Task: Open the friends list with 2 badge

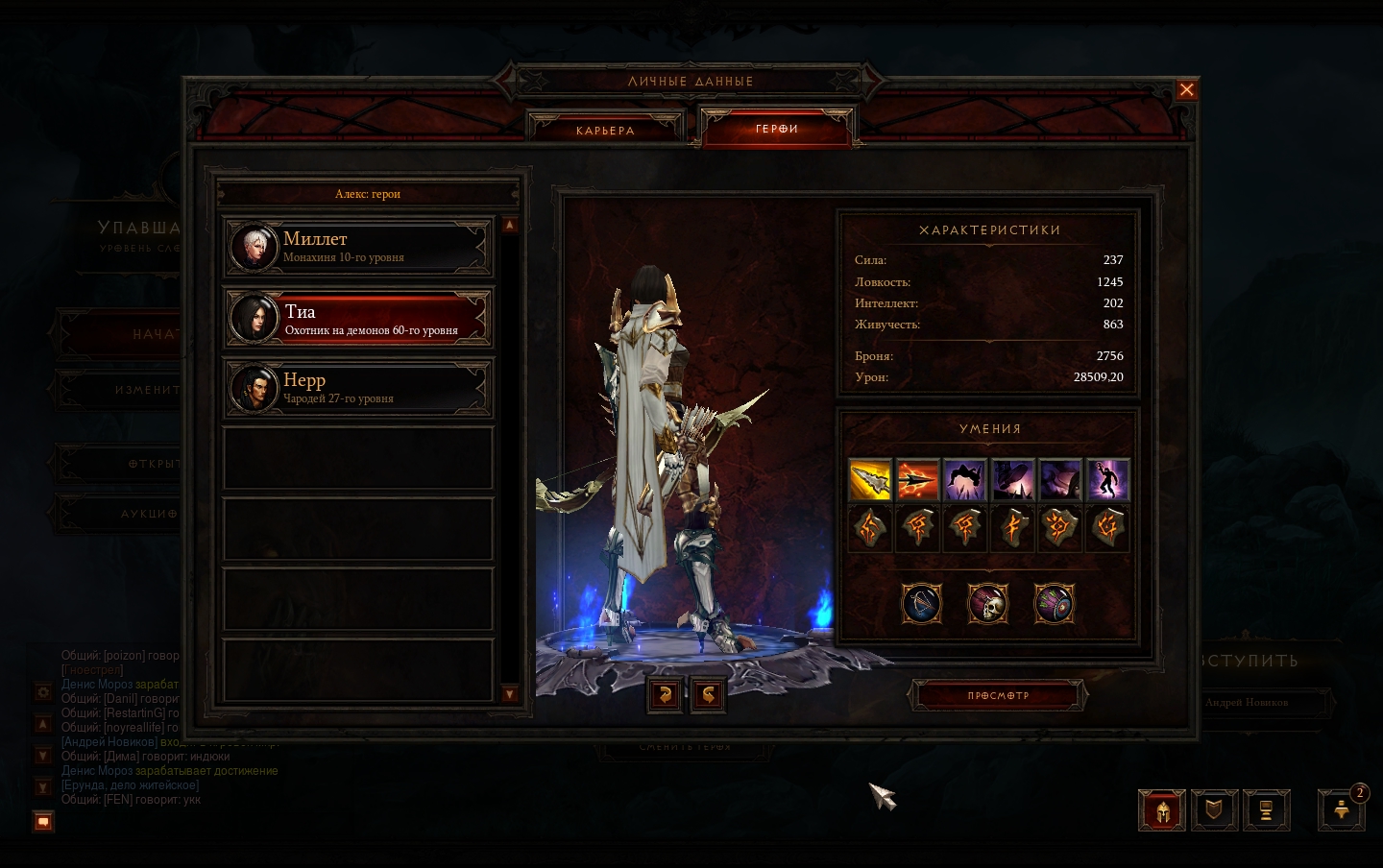Action: tap(1342, 810)
